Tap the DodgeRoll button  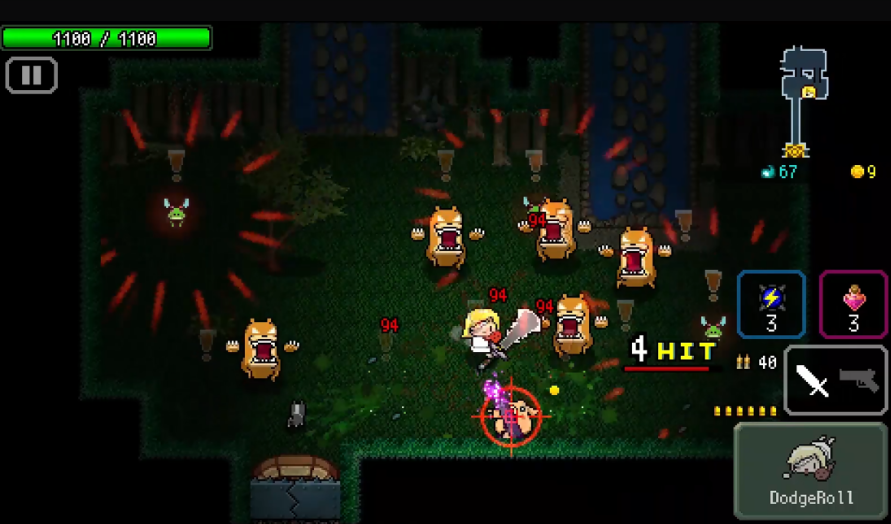811,470
